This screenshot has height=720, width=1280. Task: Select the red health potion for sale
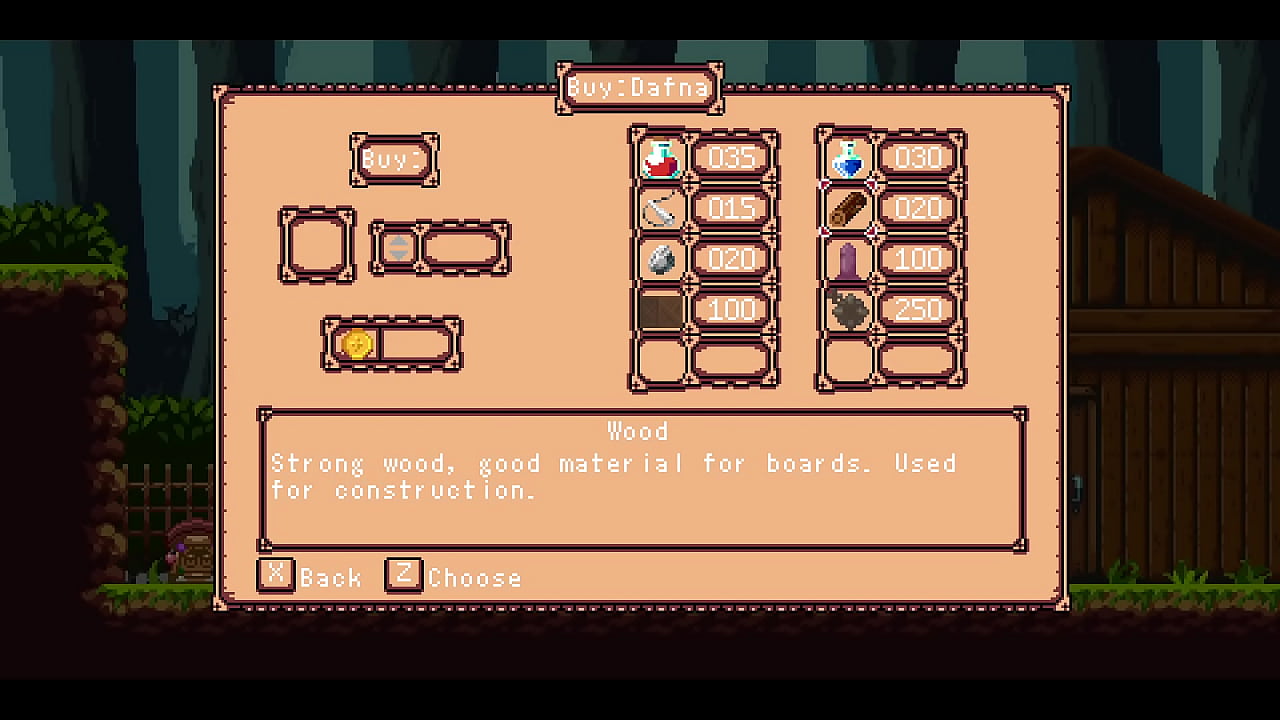tap(660, 159)
